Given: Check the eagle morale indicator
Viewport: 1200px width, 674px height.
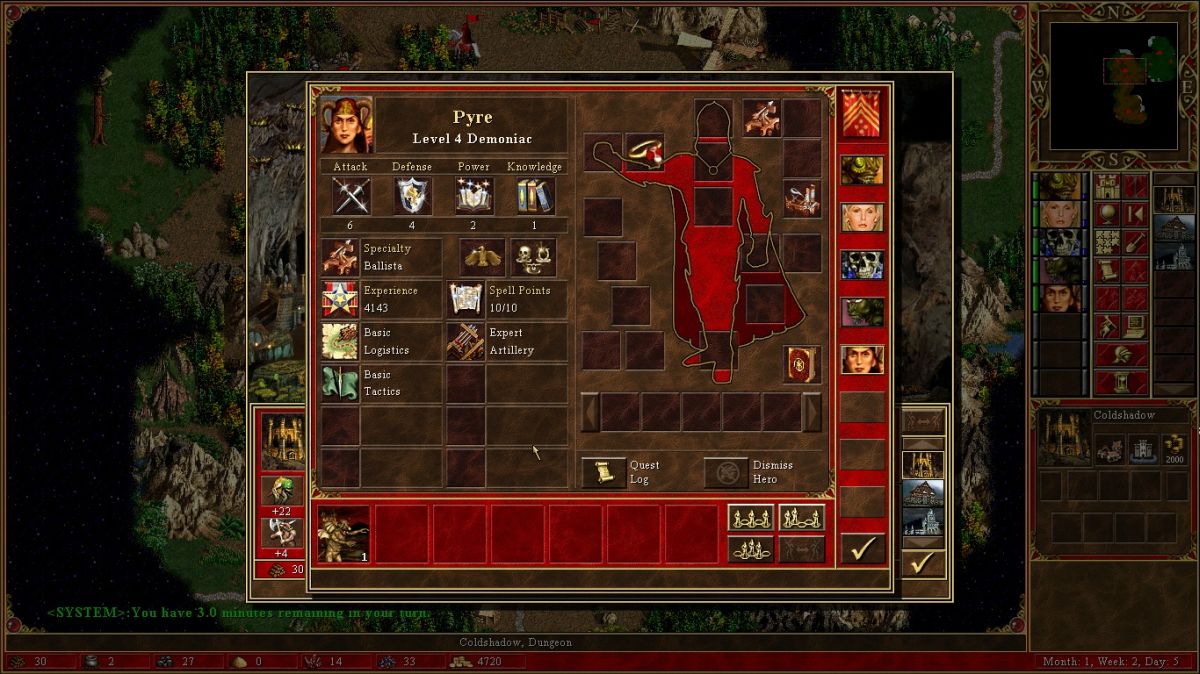Looking at the screenshot, I should click(483, 257).
